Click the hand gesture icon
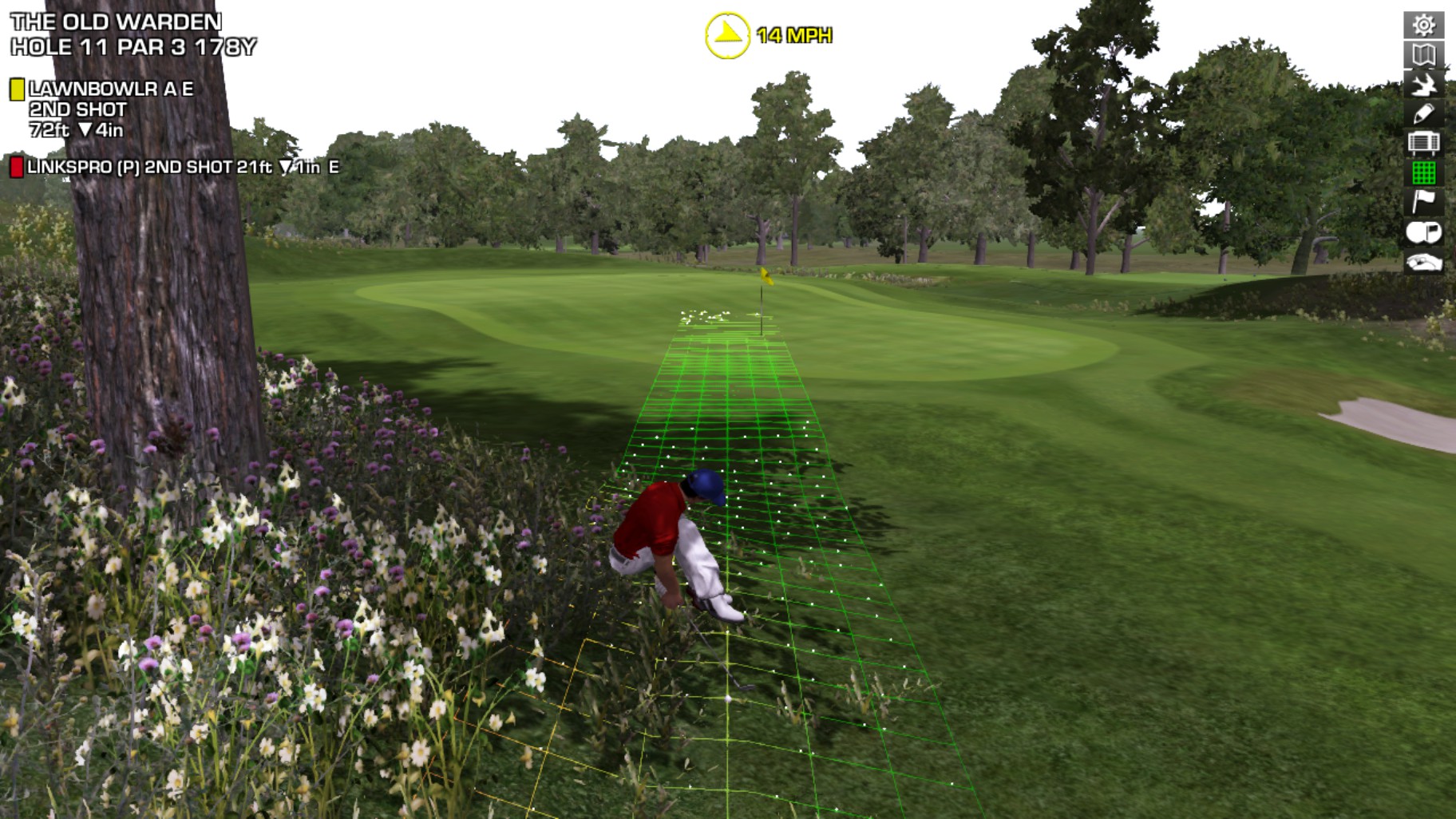The height and width of the screenshot is (819, 1456). [1423, 262]
